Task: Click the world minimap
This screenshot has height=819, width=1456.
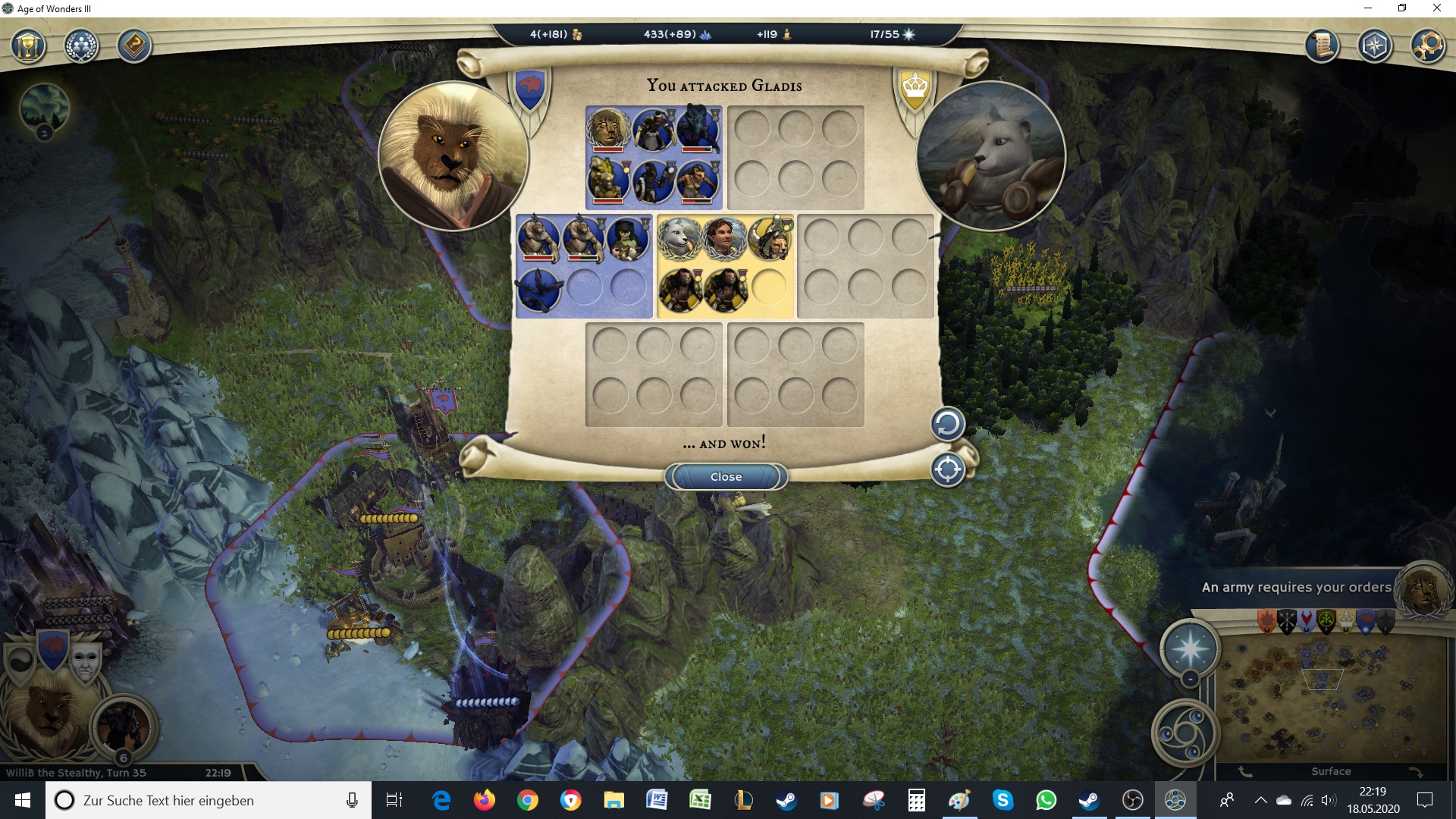Action: (1331, 698)
